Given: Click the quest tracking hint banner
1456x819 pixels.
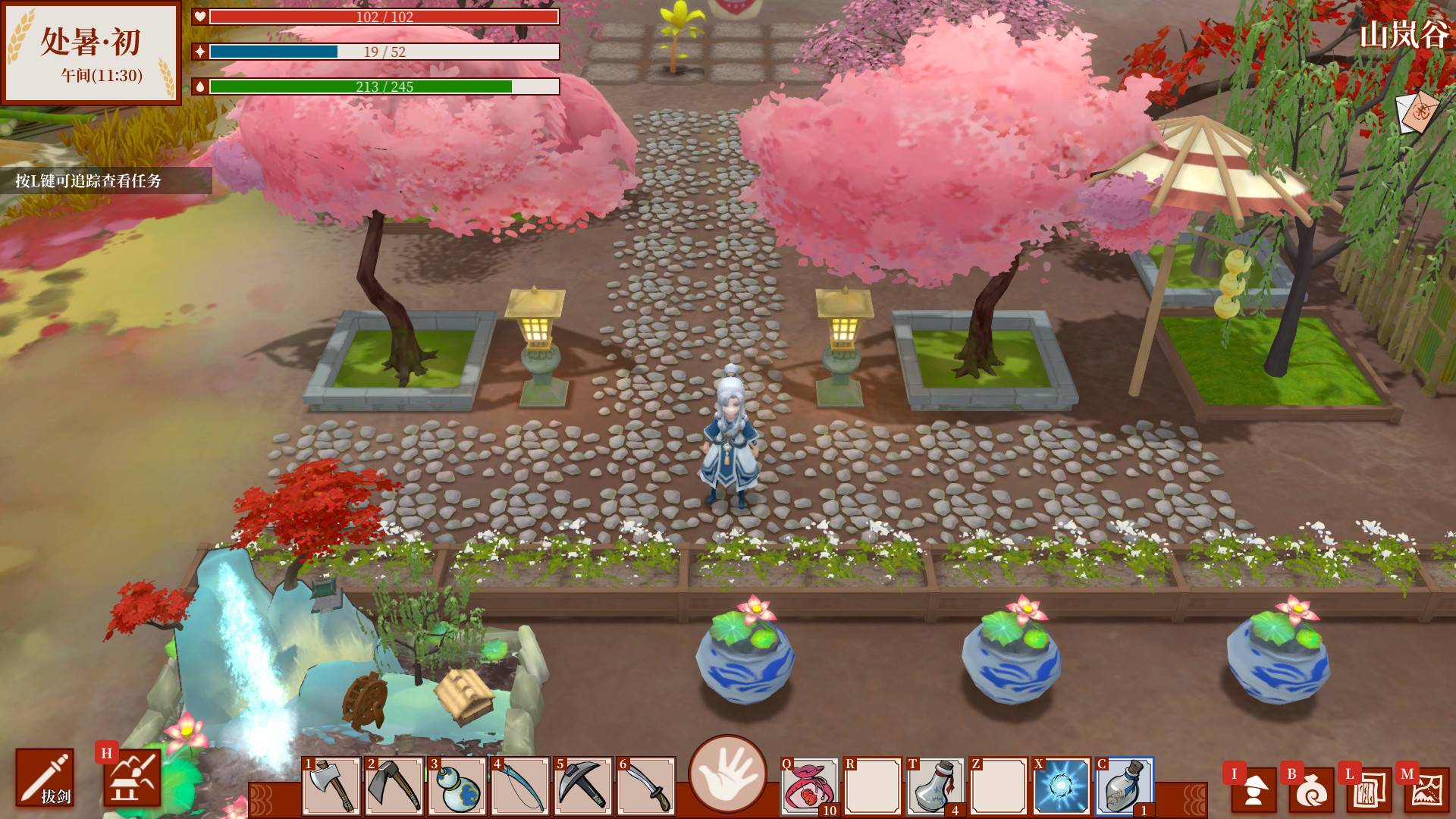Looking at the screenshot, I should click(x=105, y=181).
